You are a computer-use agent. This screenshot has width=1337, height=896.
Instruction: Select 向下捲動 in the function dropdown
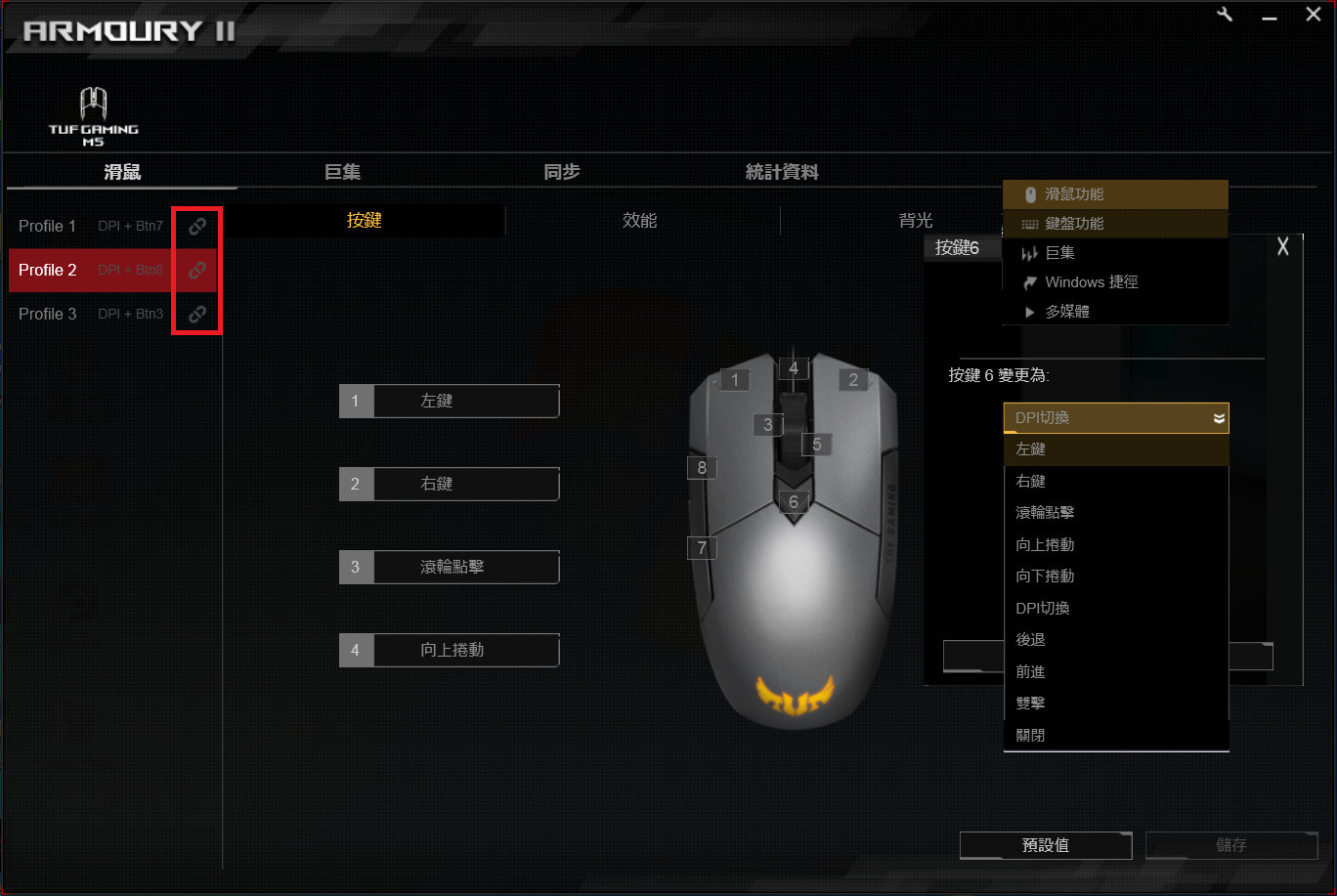pyautogui.click(x=1044, y=576)
